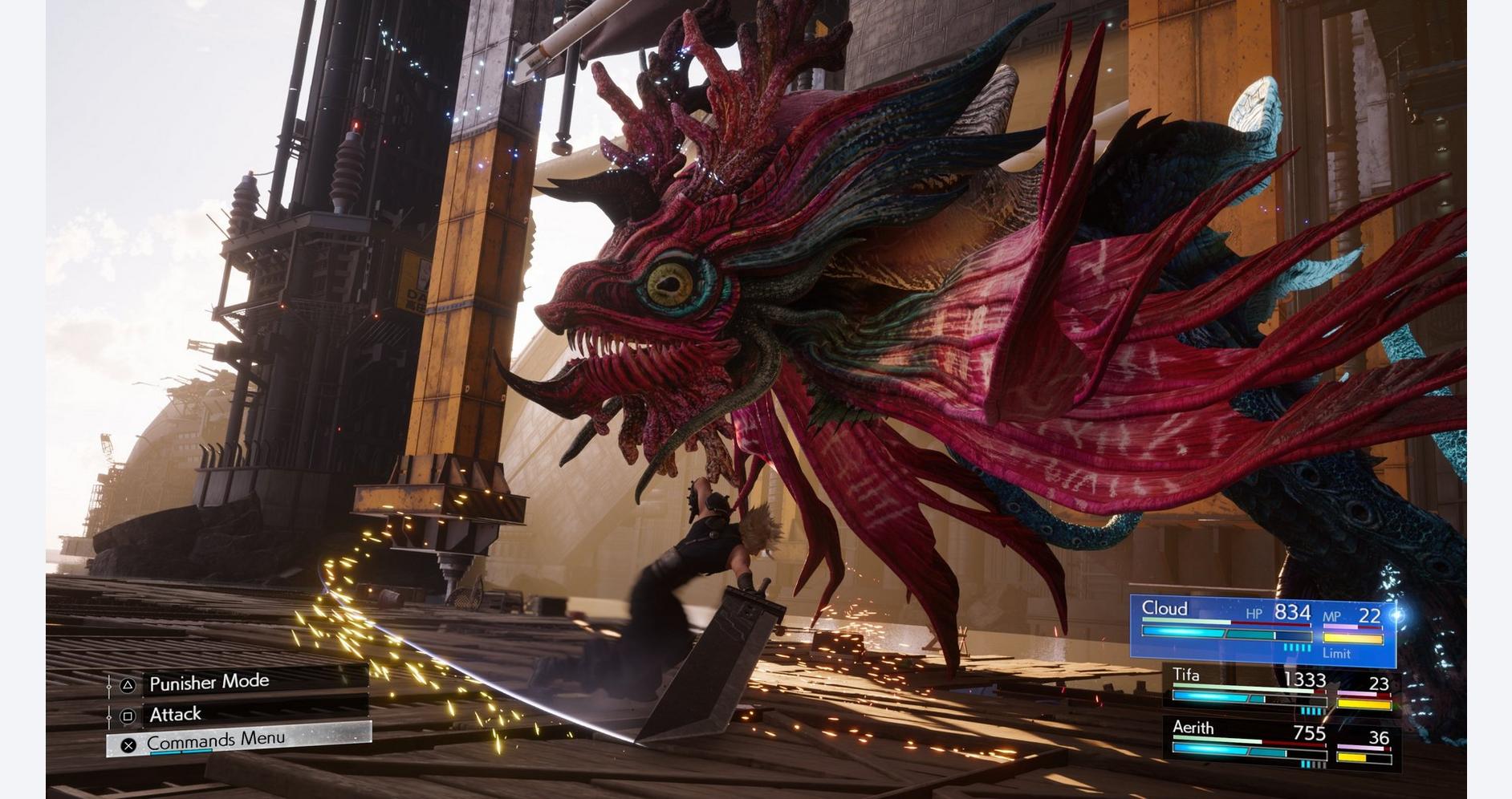This screenshot has height=799, width=1512.
Task: Select the Punisher Mode command
Action: click(x=209, y=683)
